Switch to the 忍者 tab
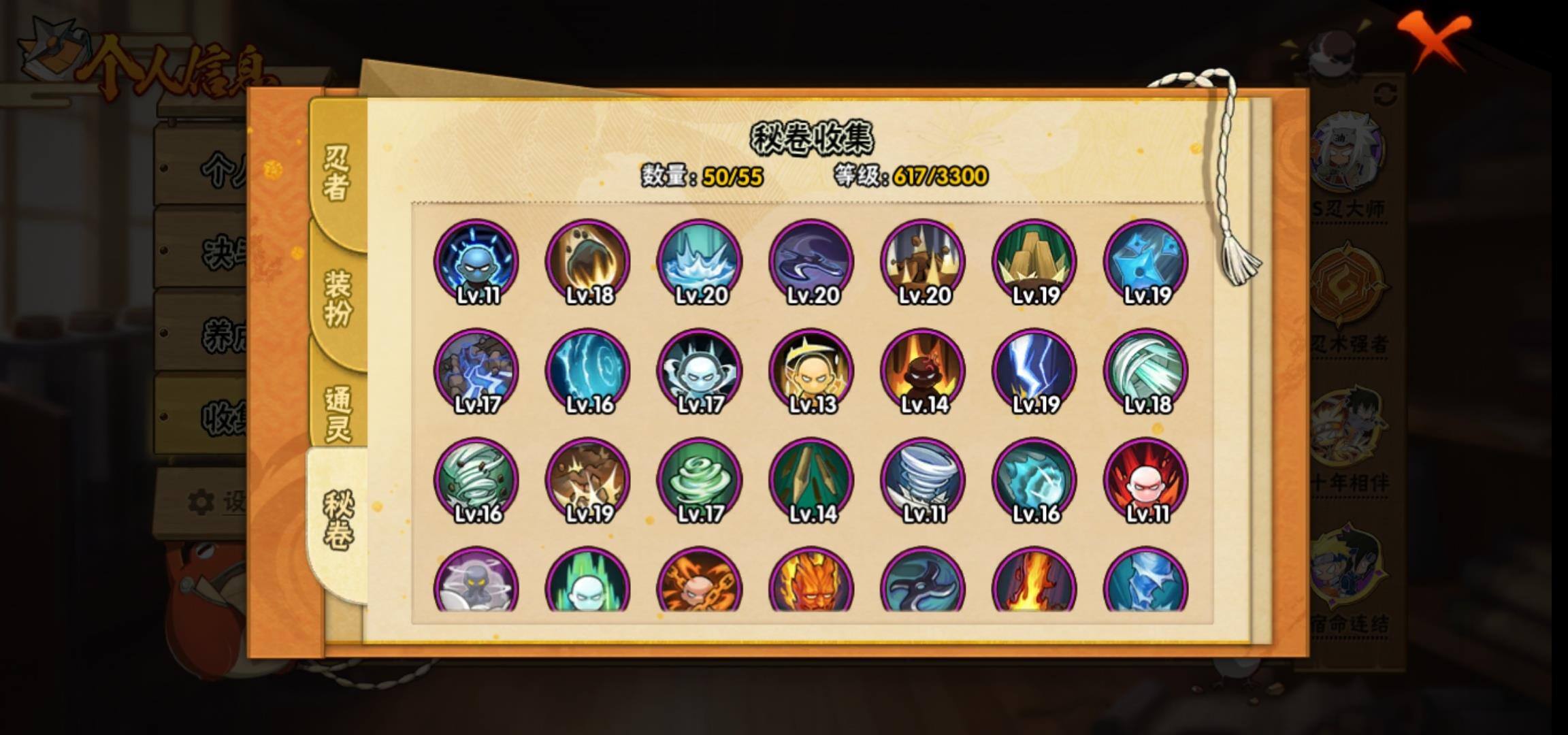 click(337, 173)
